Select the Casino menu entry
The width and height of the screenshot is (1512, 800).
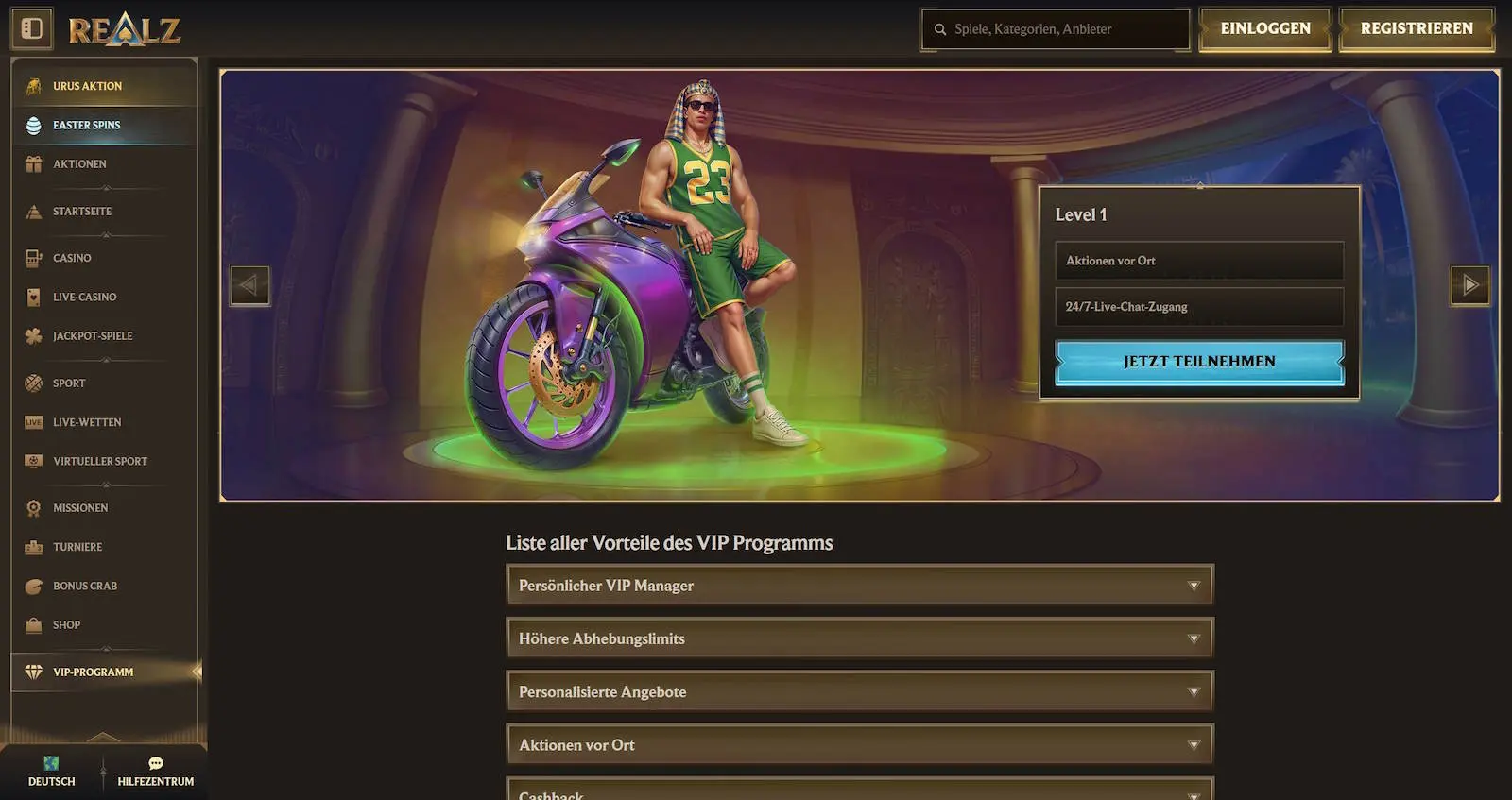pos(72,258)
